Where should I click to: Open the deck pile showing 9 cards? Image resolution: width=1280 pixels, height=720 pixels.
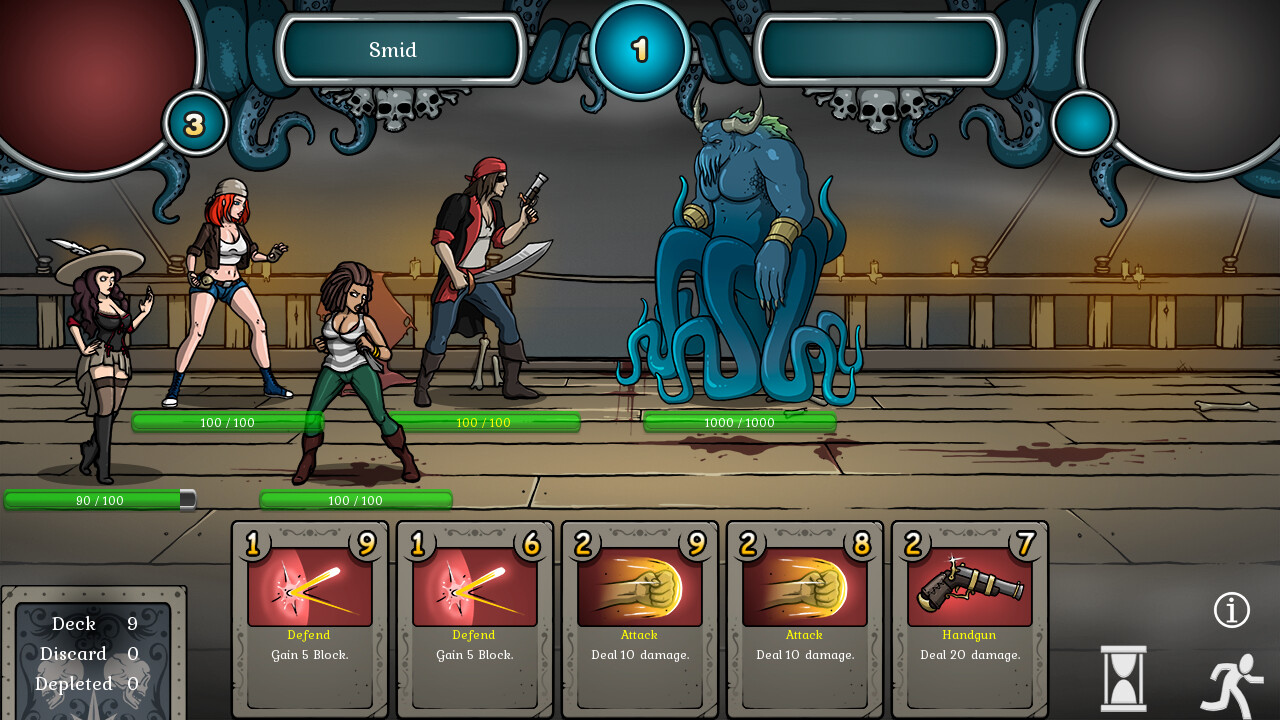[x=94, y=623]
